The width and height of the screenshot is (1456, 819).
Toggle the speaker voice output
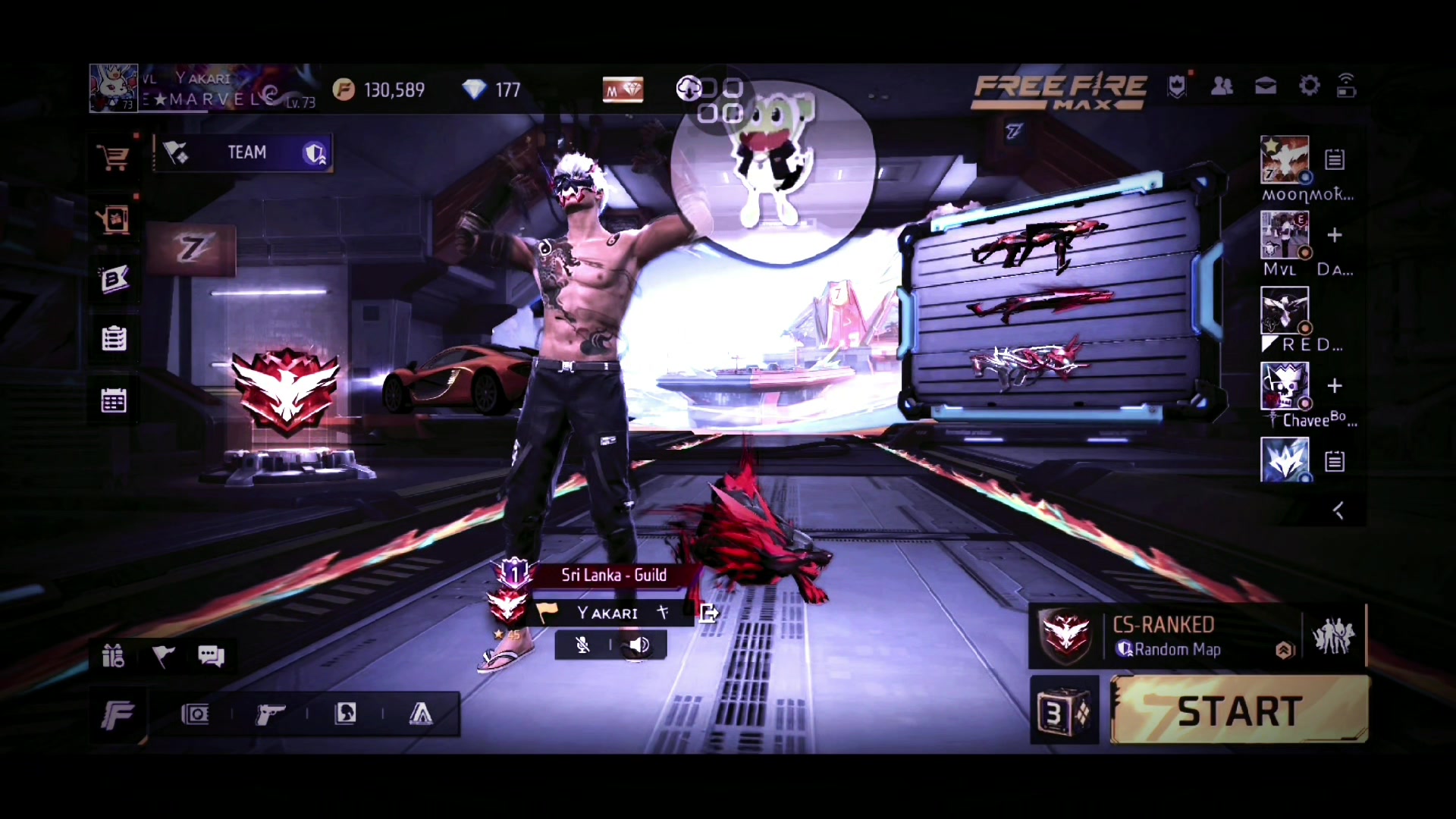pyautogui.click(x=639, y=645)
